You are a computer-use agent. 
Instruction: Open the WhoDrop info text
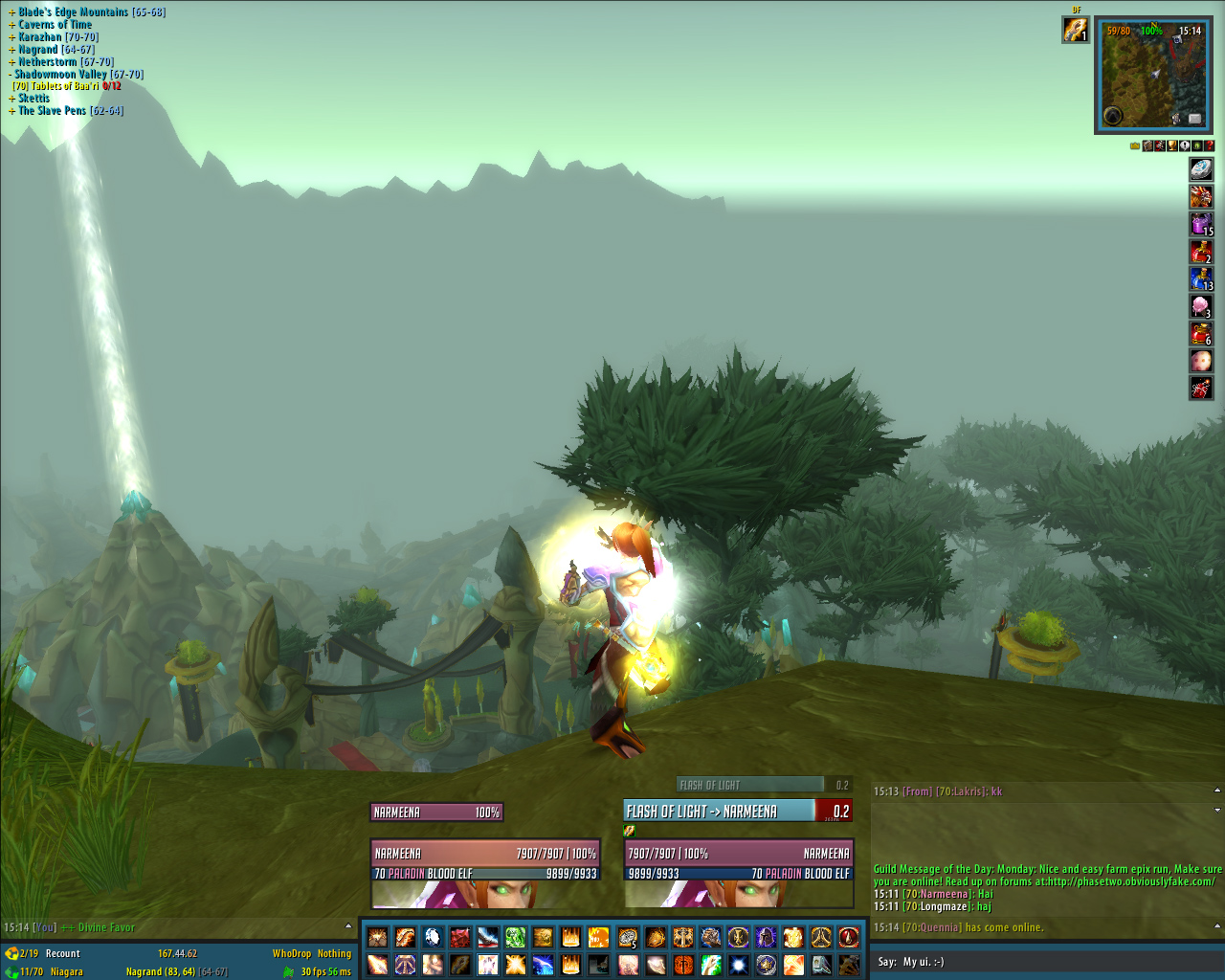pos(291,953)
